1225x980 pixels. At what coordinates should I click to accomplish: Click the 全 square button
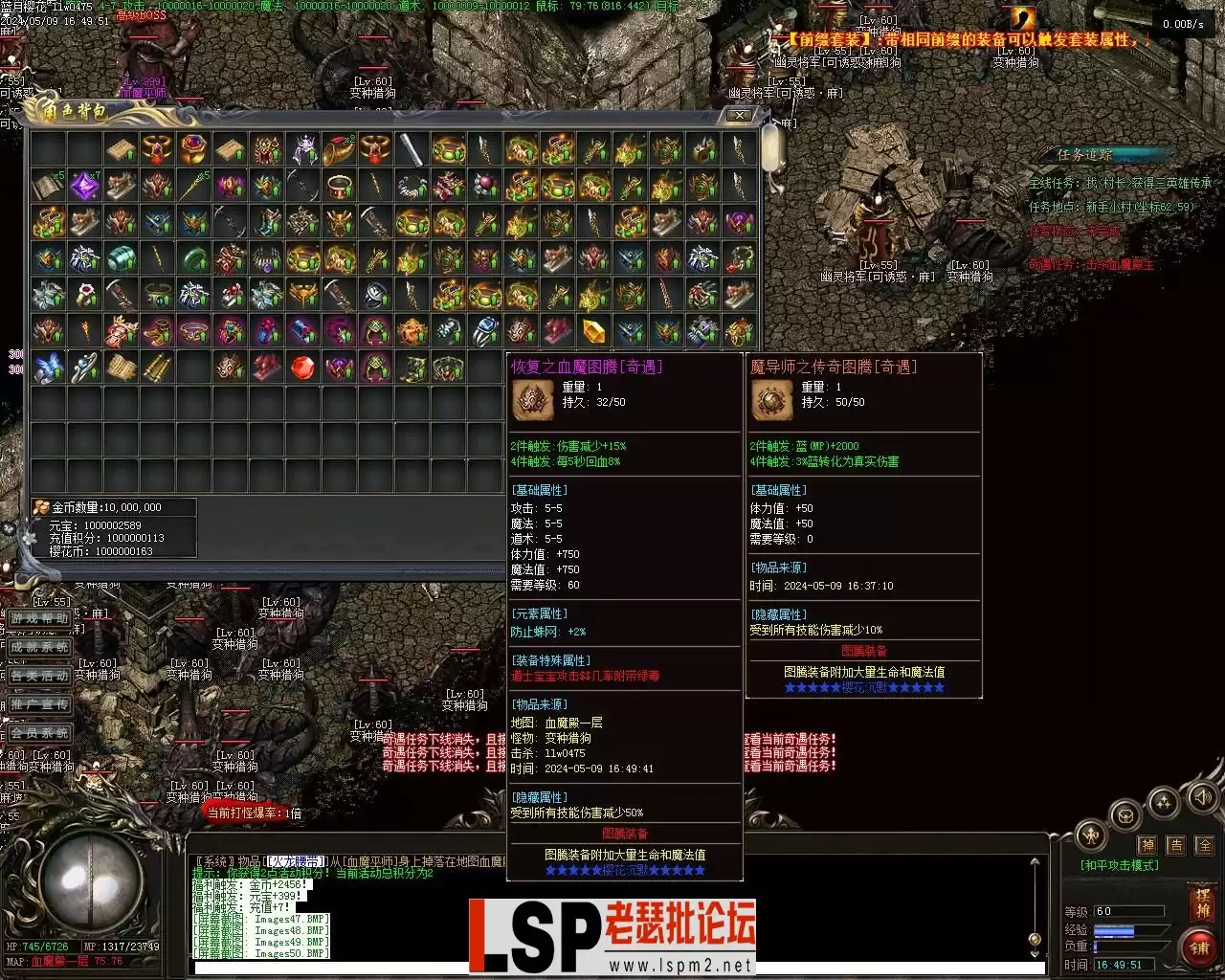(1205, 845)
